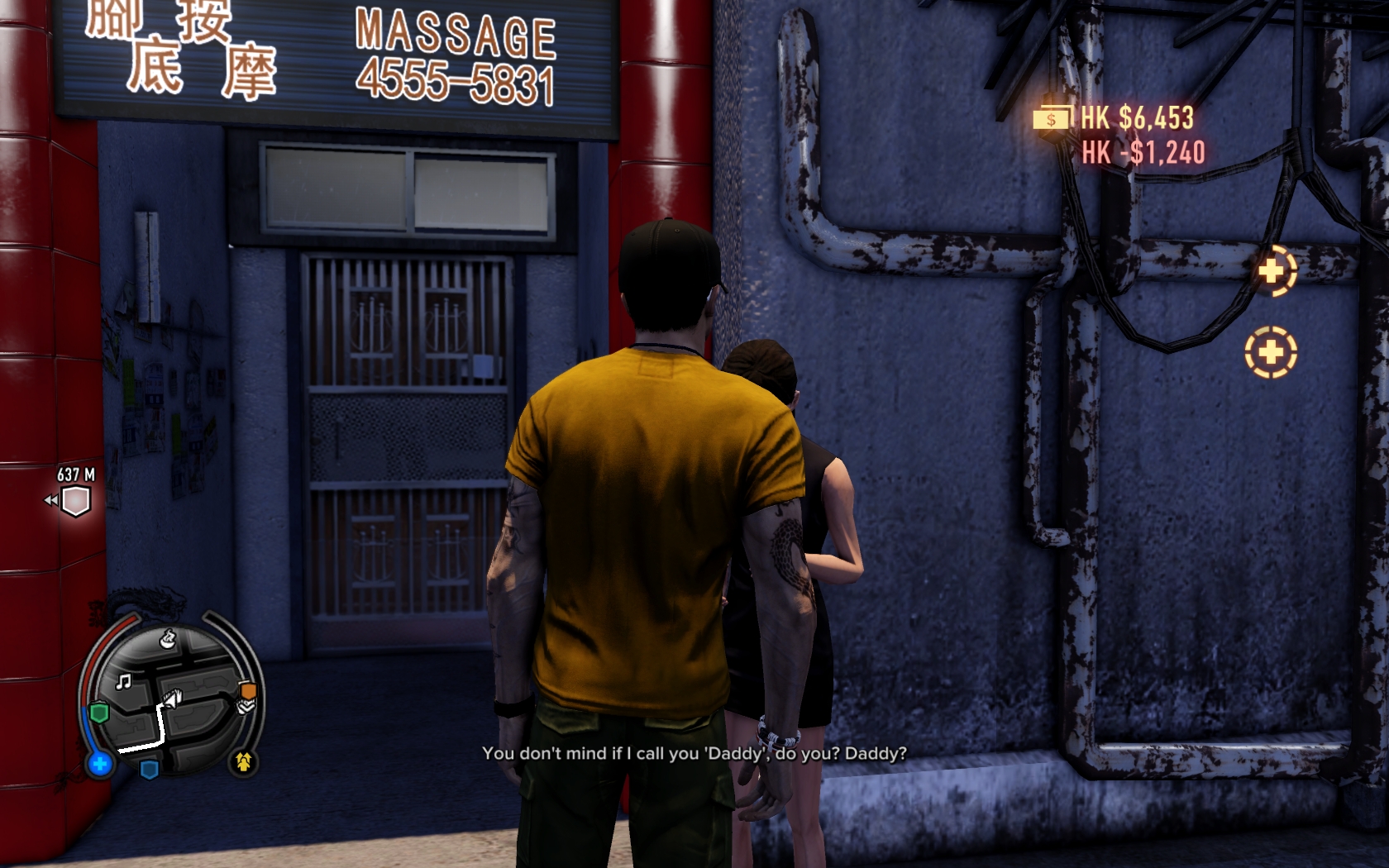Screen dimensions: 1389x868
Task: Select the steaming food bowl minimap marker
Action: (168, 638)
